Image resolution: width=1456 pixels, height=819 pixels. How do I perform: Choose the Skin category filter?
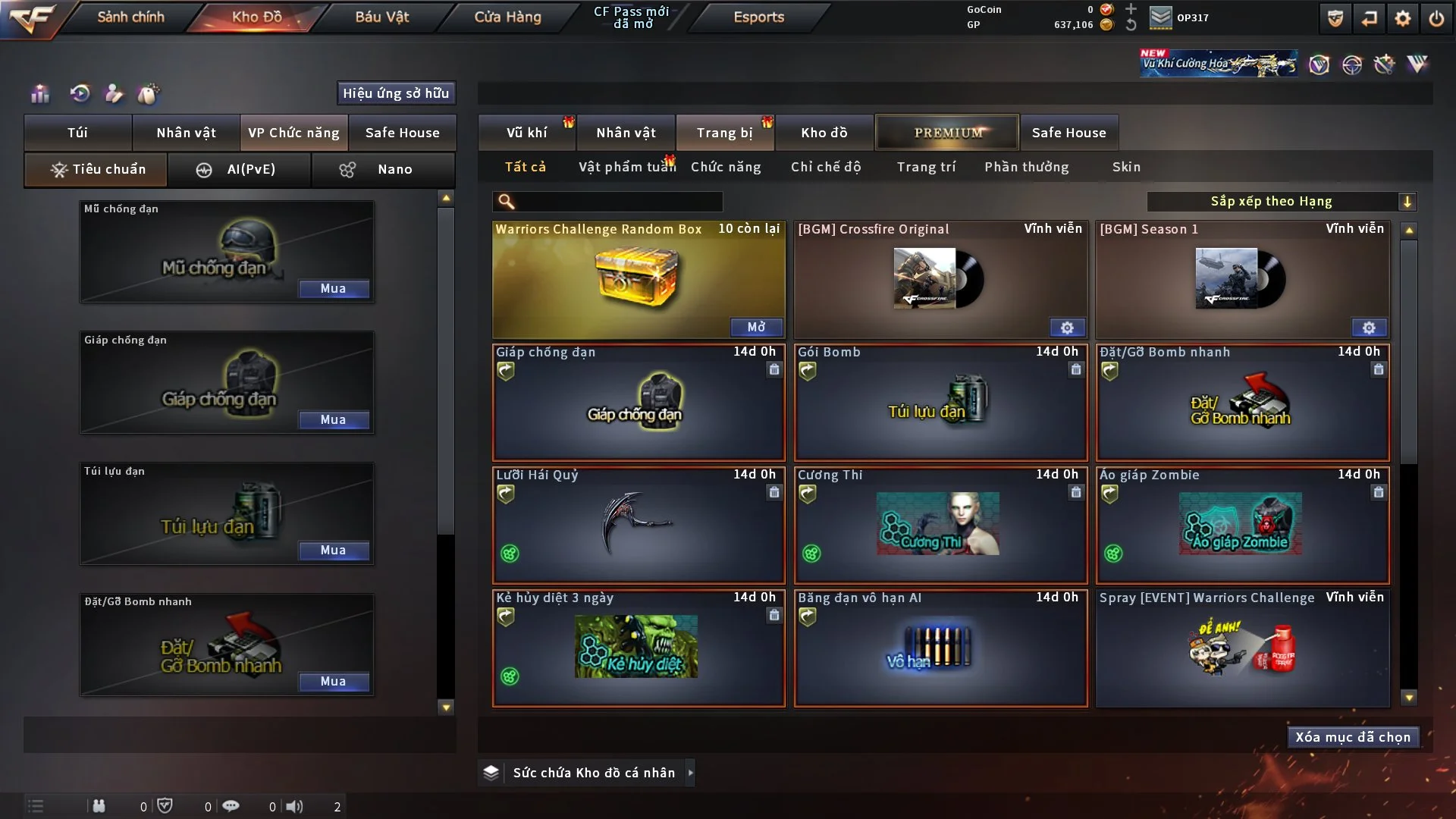point(1126,167)
